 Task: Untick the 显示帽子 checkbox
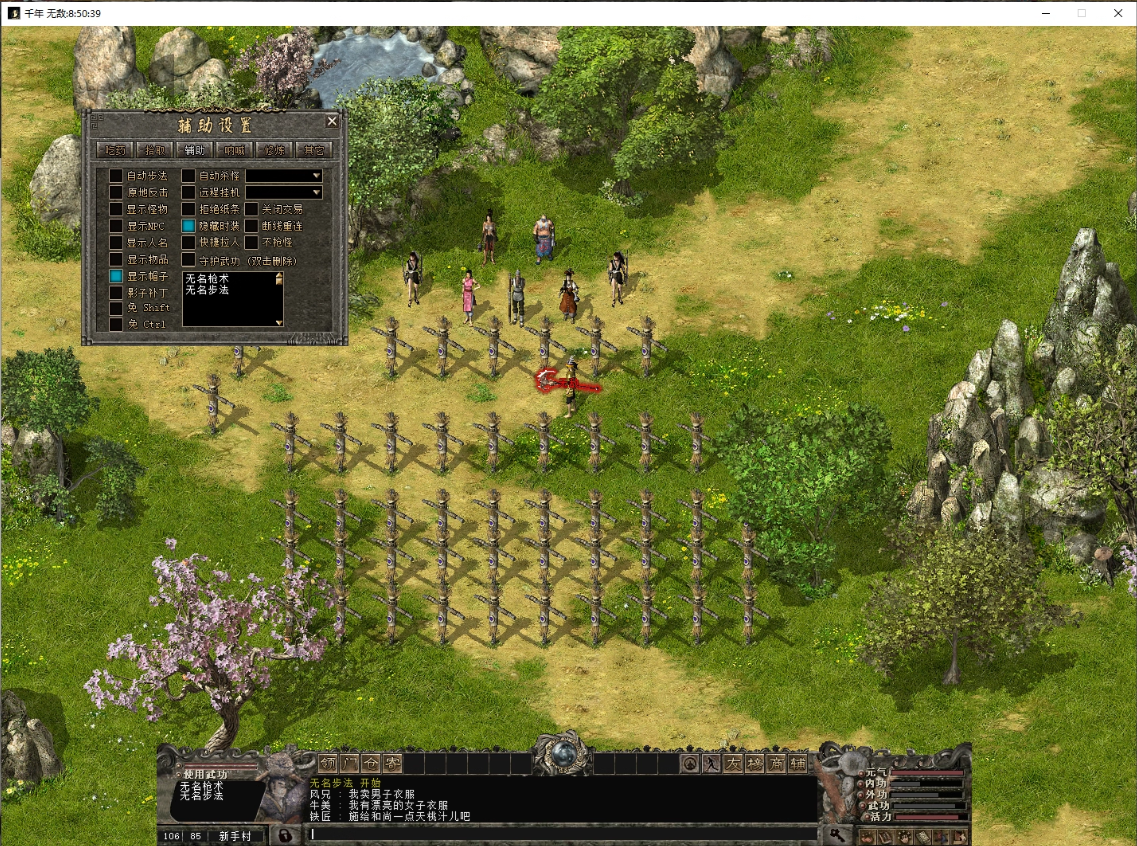click(x=116, y=276)
